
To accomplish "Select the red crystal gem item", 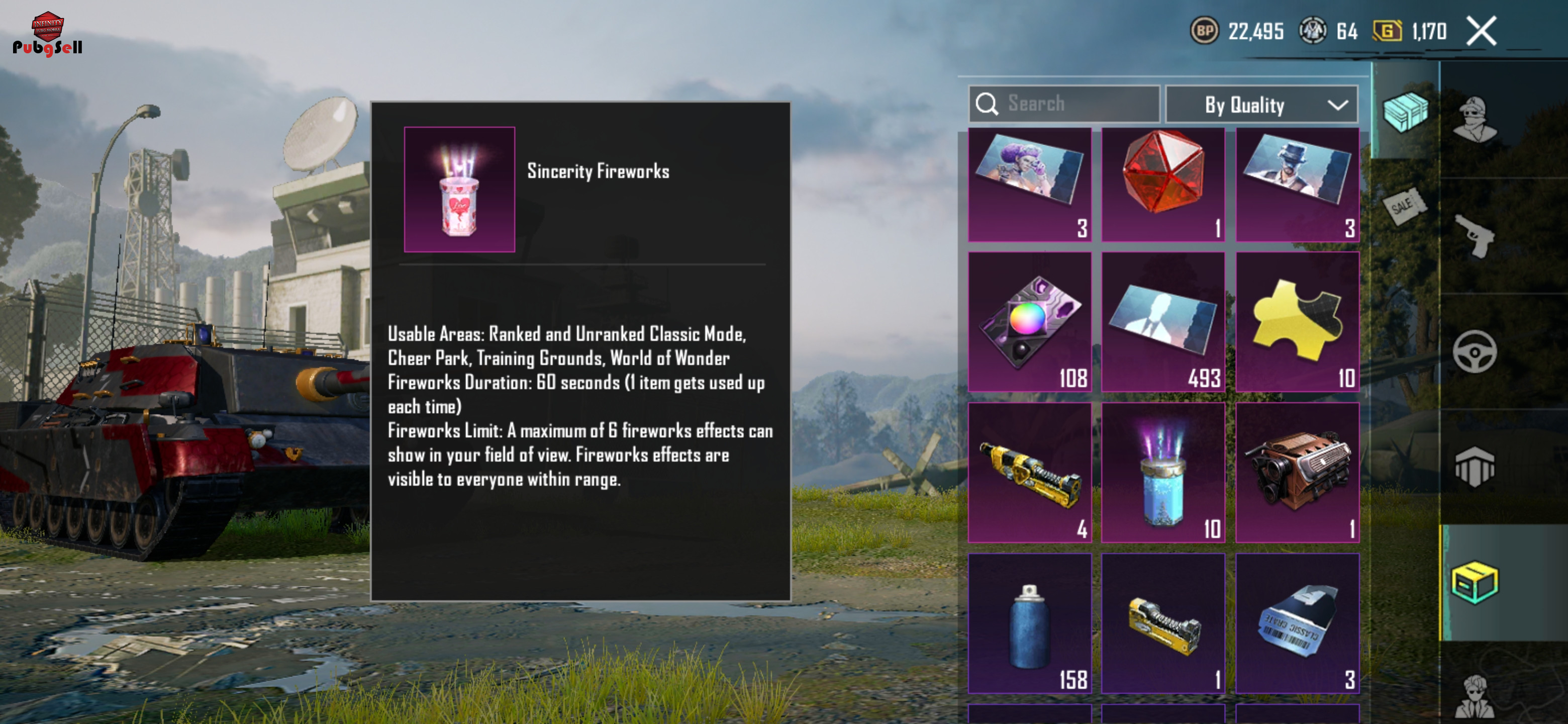I will [1162, 184].
